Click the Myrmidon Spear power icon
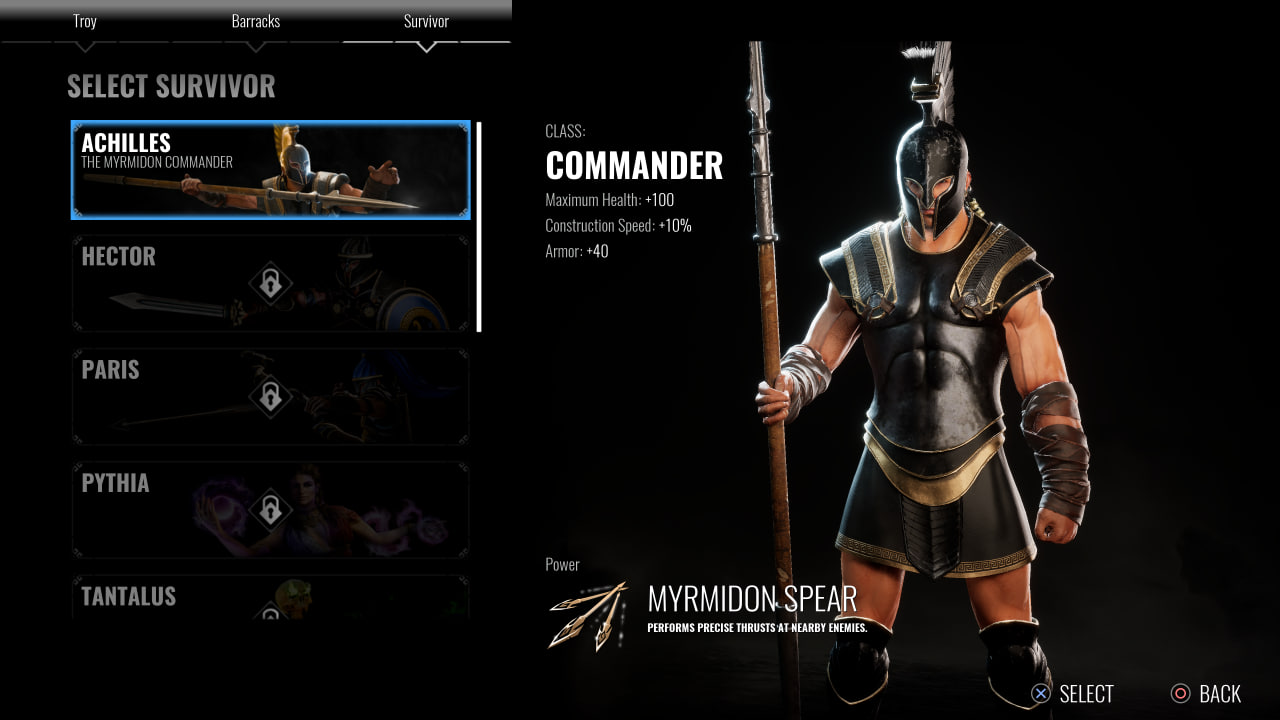The image size is (1280, 720). 588,614
